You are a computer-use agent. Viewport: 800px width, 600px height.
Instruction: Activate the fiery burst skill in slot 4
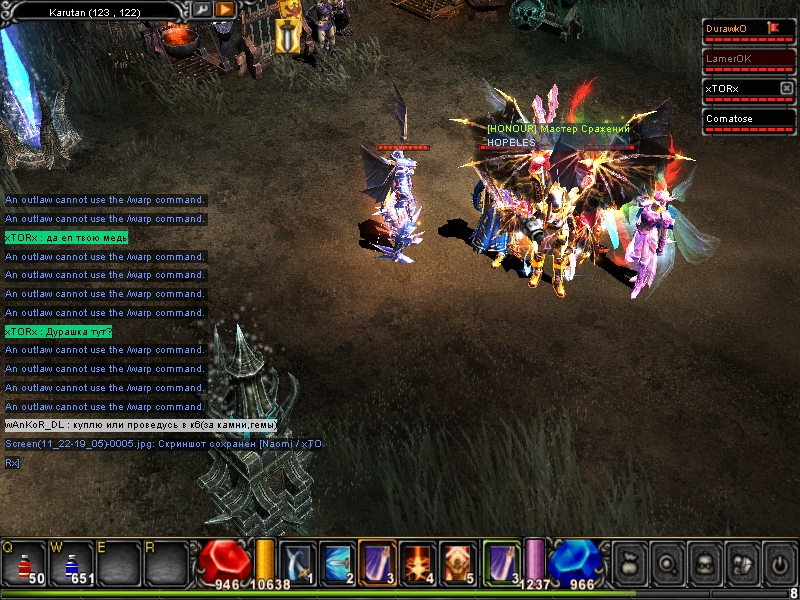click(417, 562)
